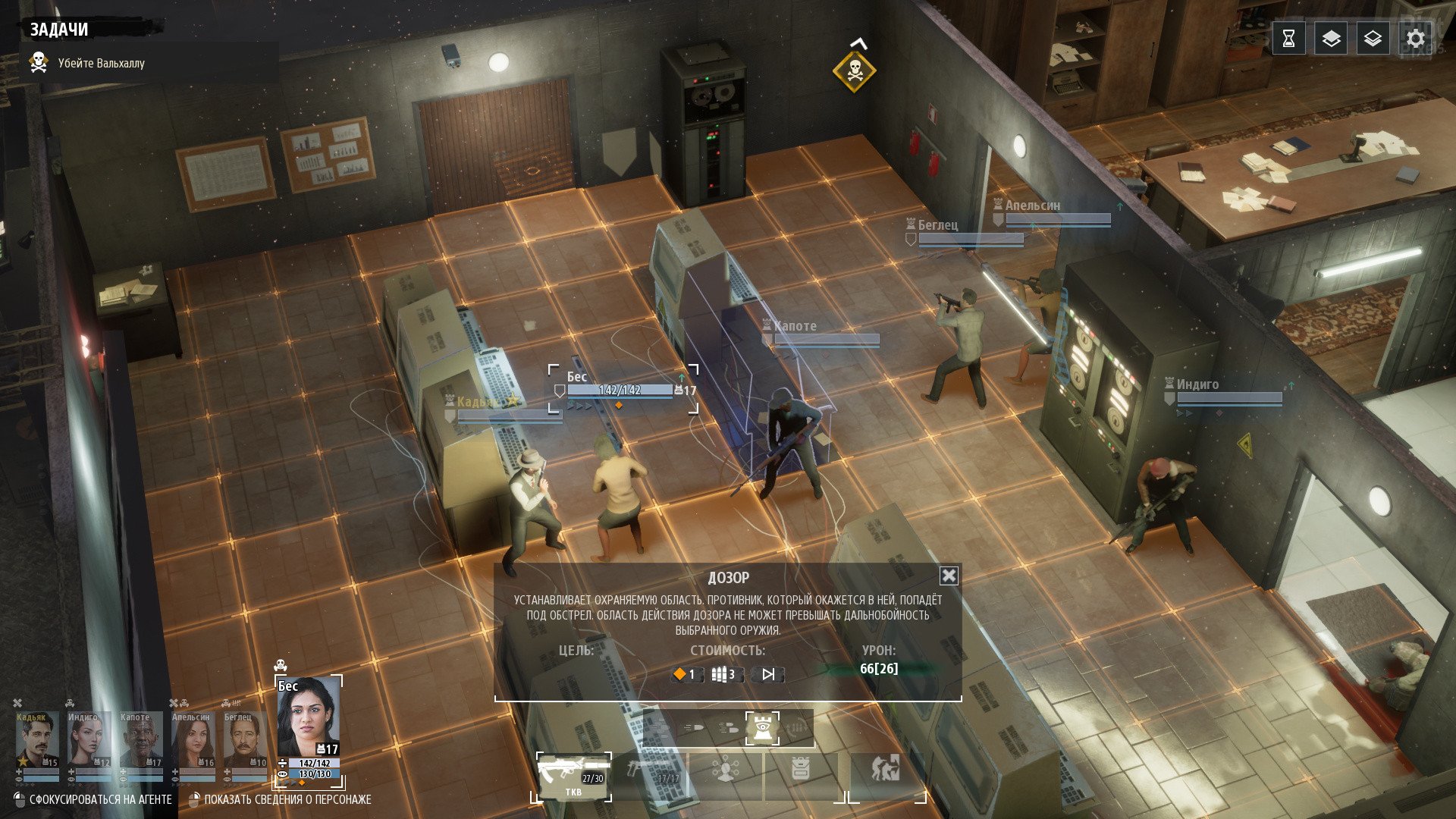Select agent Кадьяк portrait
Viewport: 1456px width, 819px height.
pyautogui.click(x=36, y=740)
